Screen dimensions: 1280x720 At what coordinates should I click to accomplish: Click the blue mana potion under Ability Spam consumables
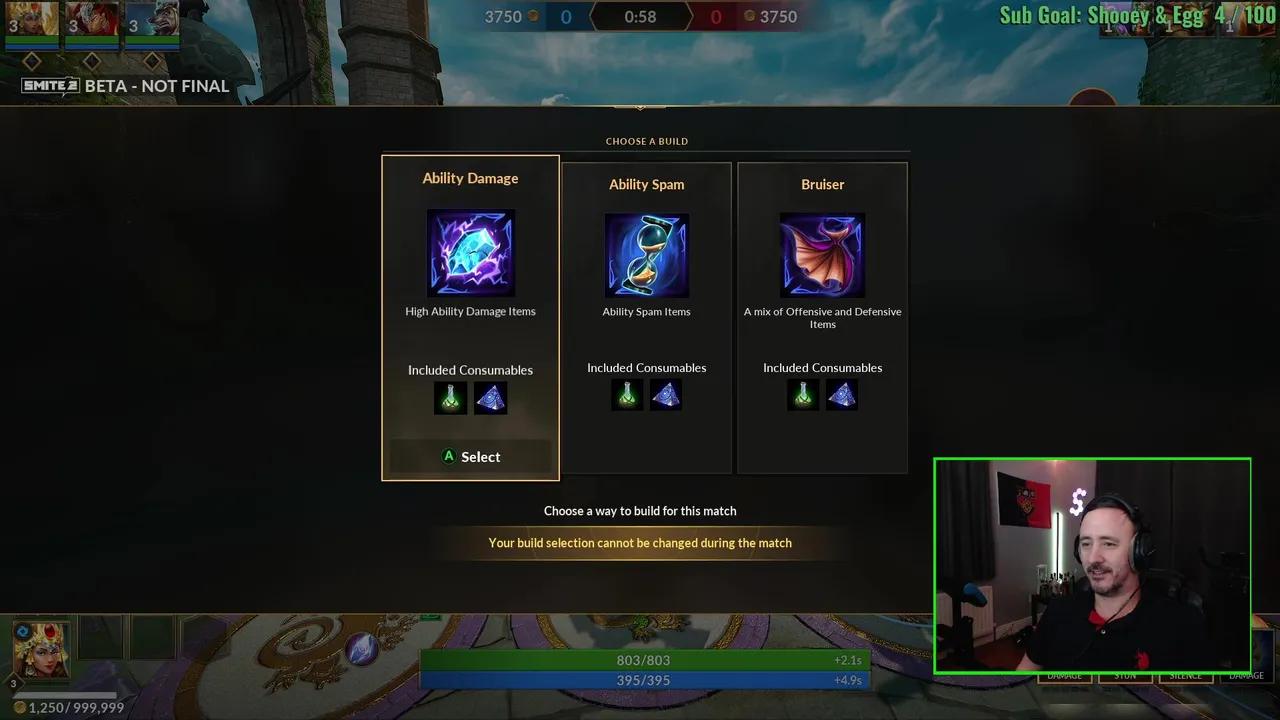tap(666, 394)
